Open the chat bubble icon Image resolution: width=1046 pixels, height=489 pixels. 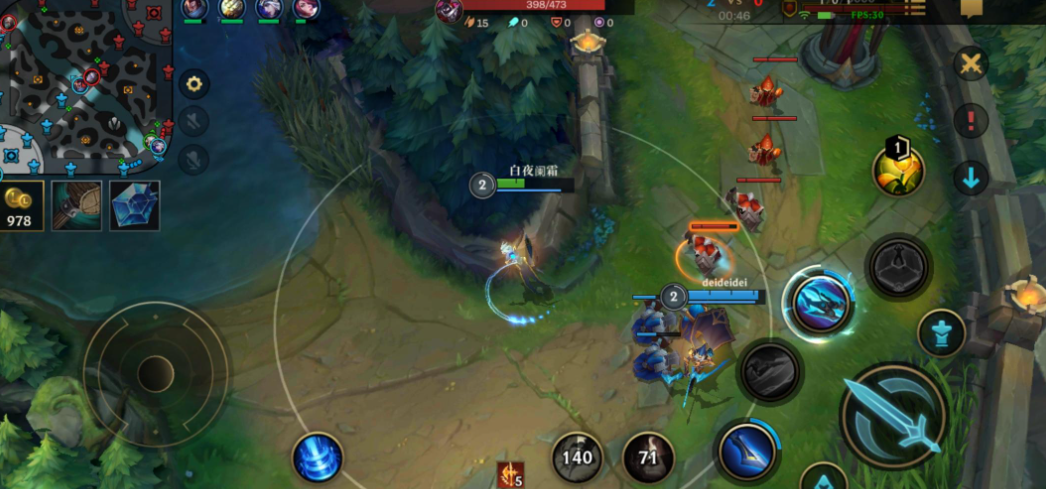[971, 8]
